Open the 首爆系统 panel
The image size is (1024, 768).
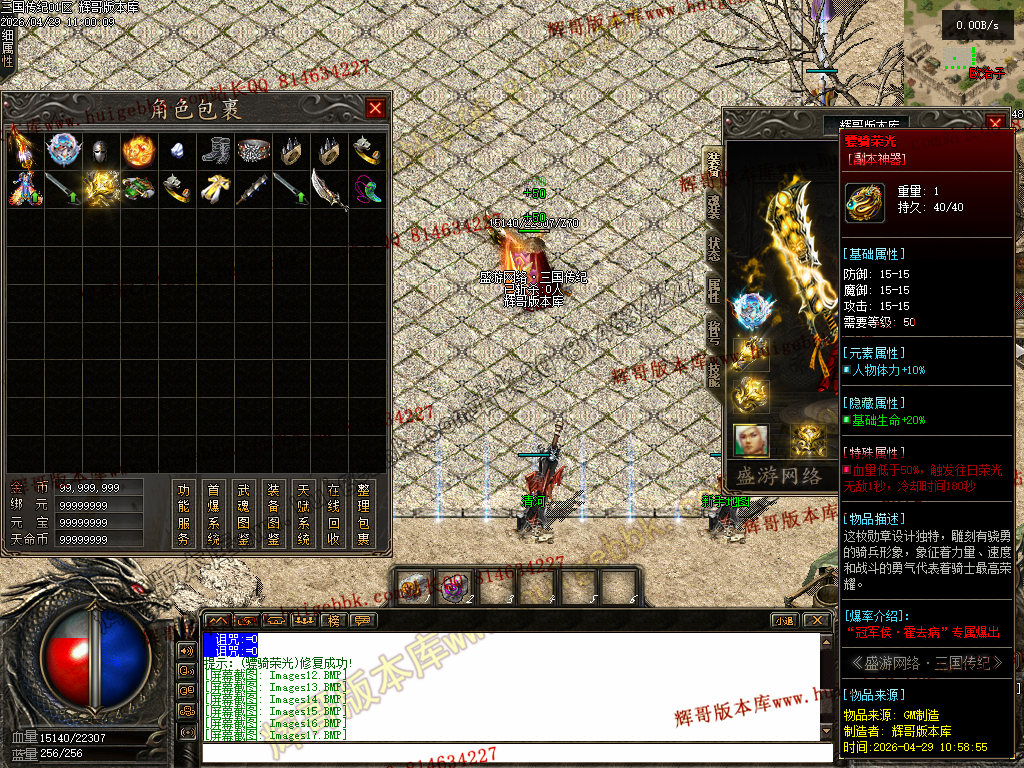tap(213, 514)
